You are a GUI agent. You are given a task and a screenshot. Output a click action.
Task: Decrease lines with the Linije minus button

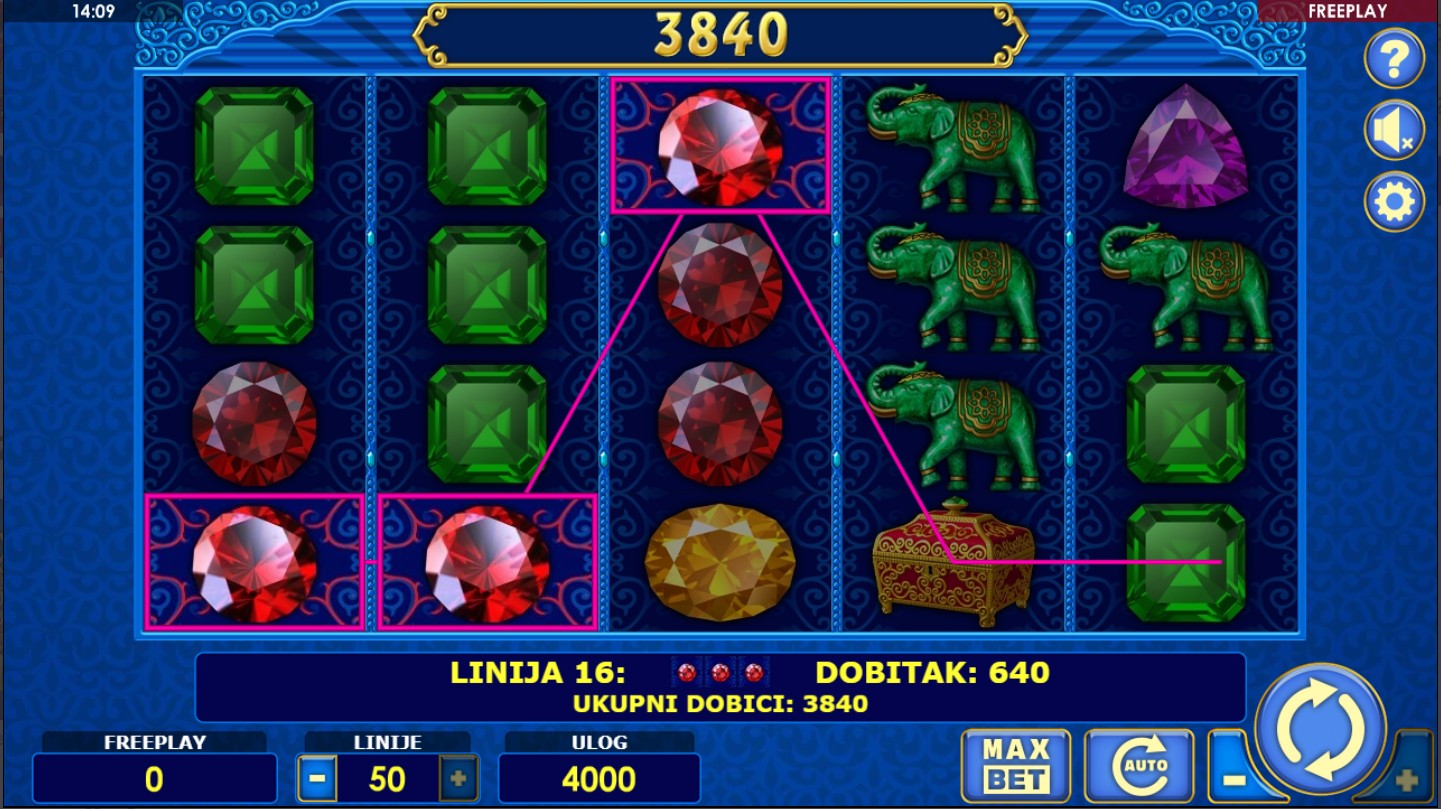tap(317, 779)
